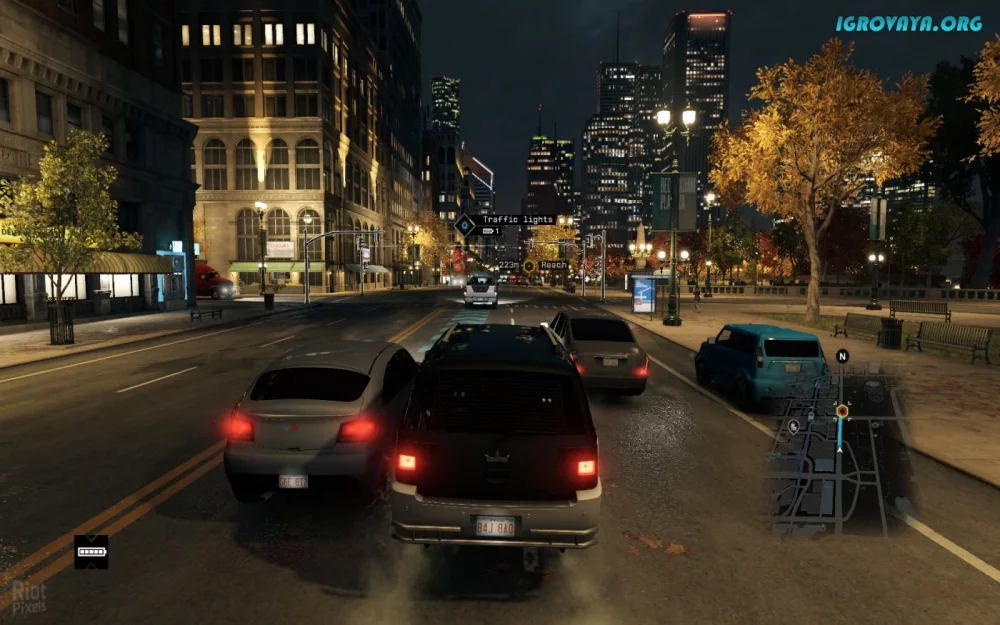This screenshot has width=1000, height=625.
Task: Activate the Traffic lights hack diamond icon
Action: point(465,225)
